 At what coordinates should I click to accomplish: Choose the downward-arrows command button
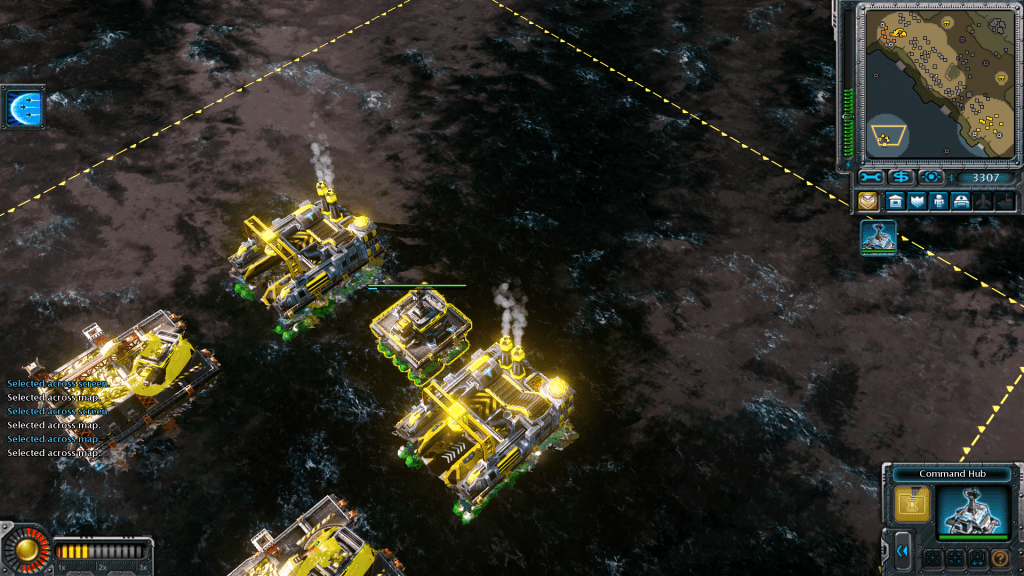coord(975,558)
